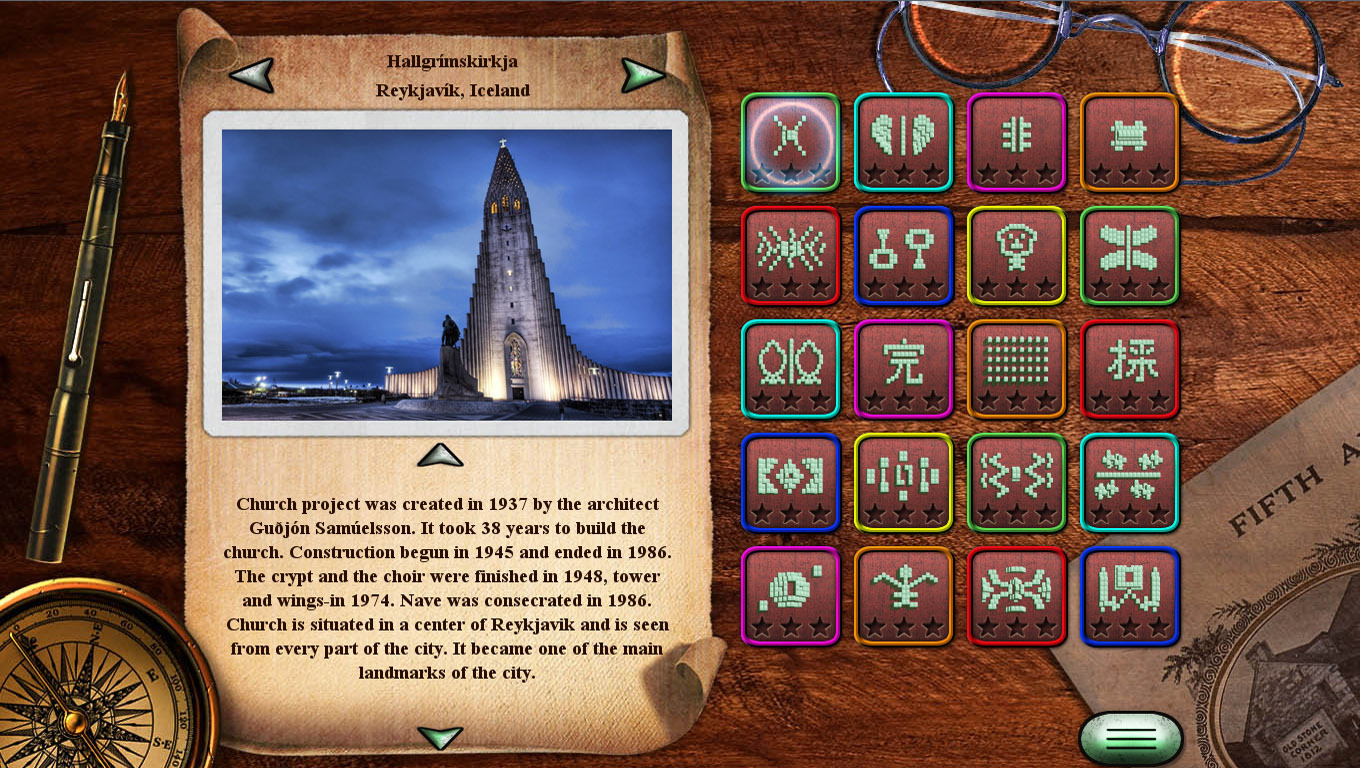Image resolution: width=1360 pixels, height=768 pixels.
Task: Select the skull-like layout in yellow frame
Action: coord(1016,254)
